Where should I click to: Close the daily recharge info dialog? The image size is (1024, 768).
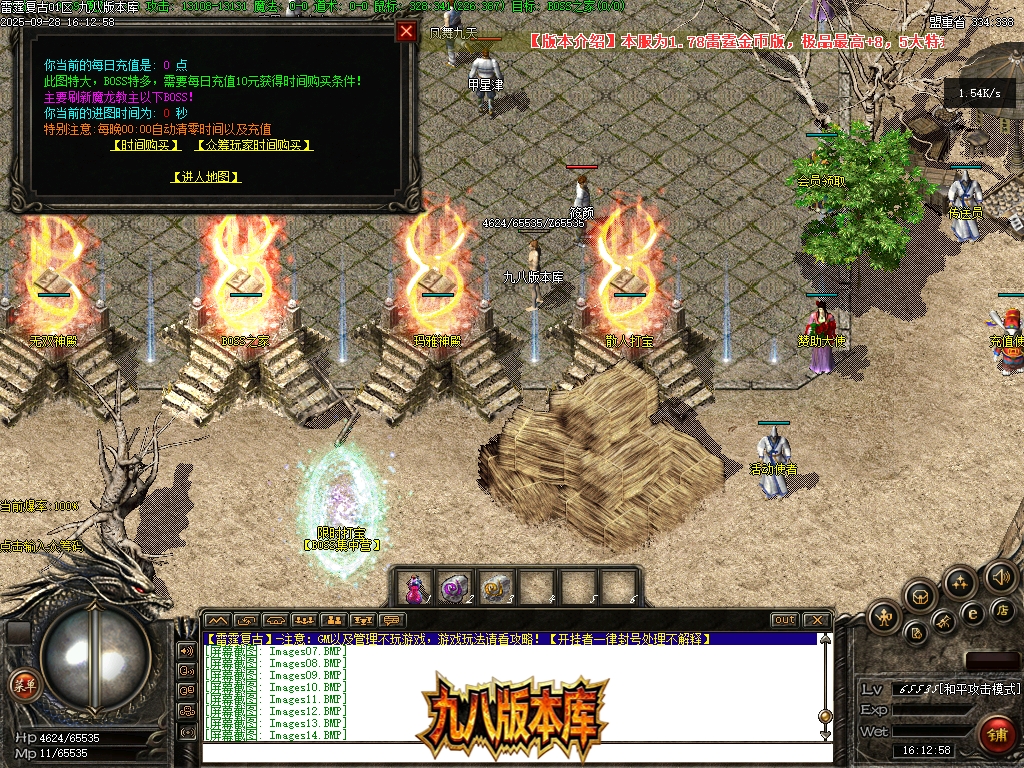click(406, 31)
